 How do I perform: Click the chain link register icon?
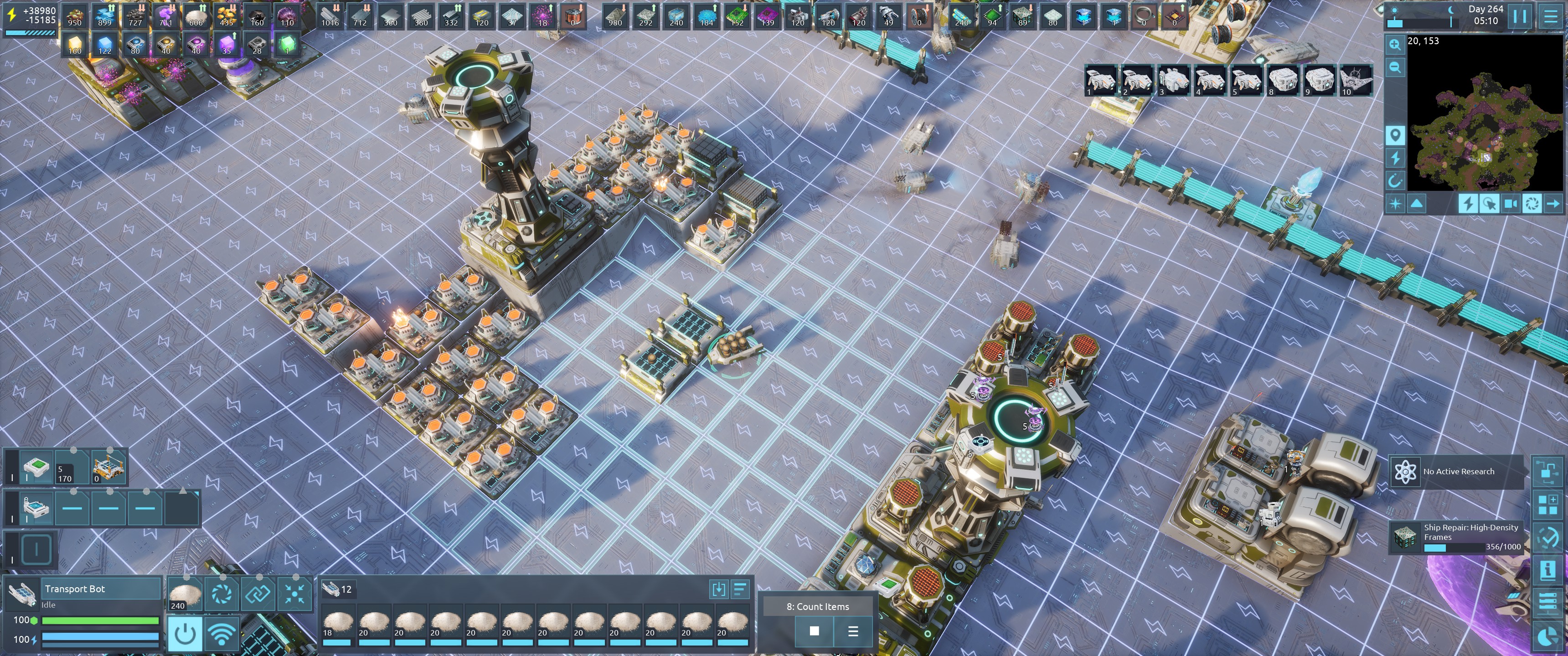258,593
